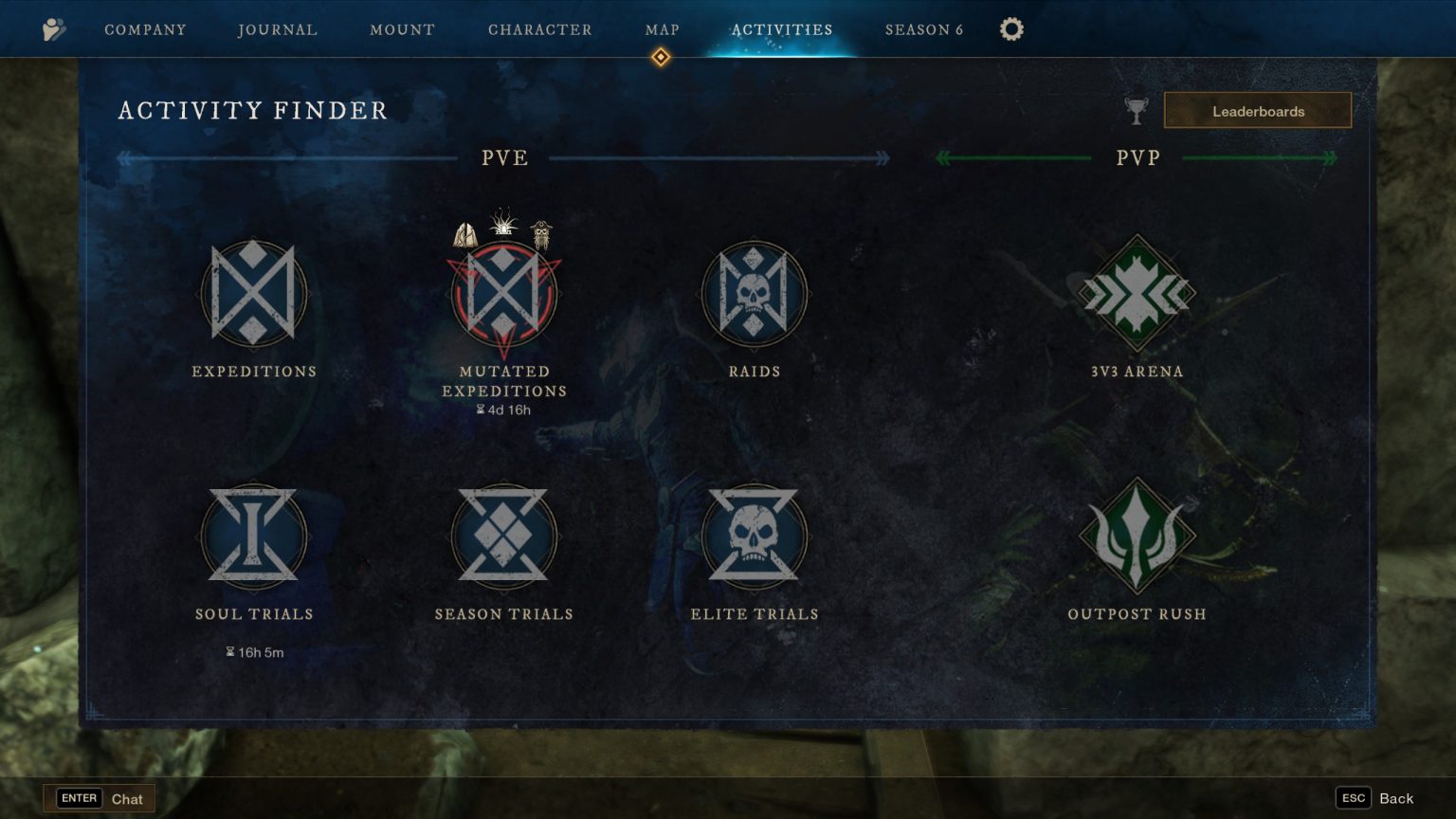Click the 4d 16h mutation rotation timer
1456x819 pixels.
click(x=503, y=409)
